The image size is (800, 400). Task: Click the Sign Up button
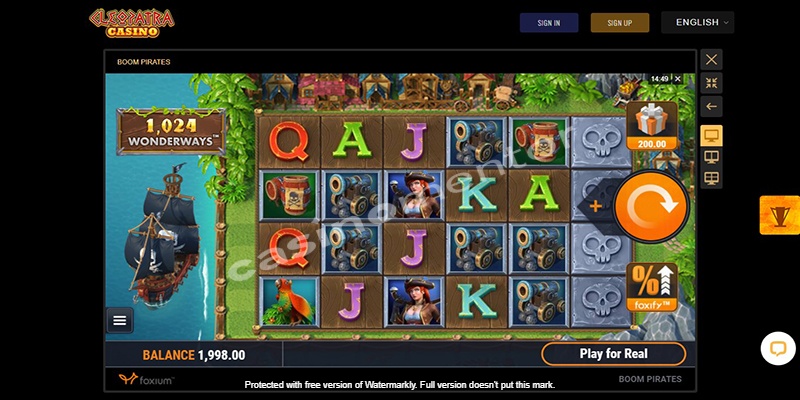click(x=620, y=23)
